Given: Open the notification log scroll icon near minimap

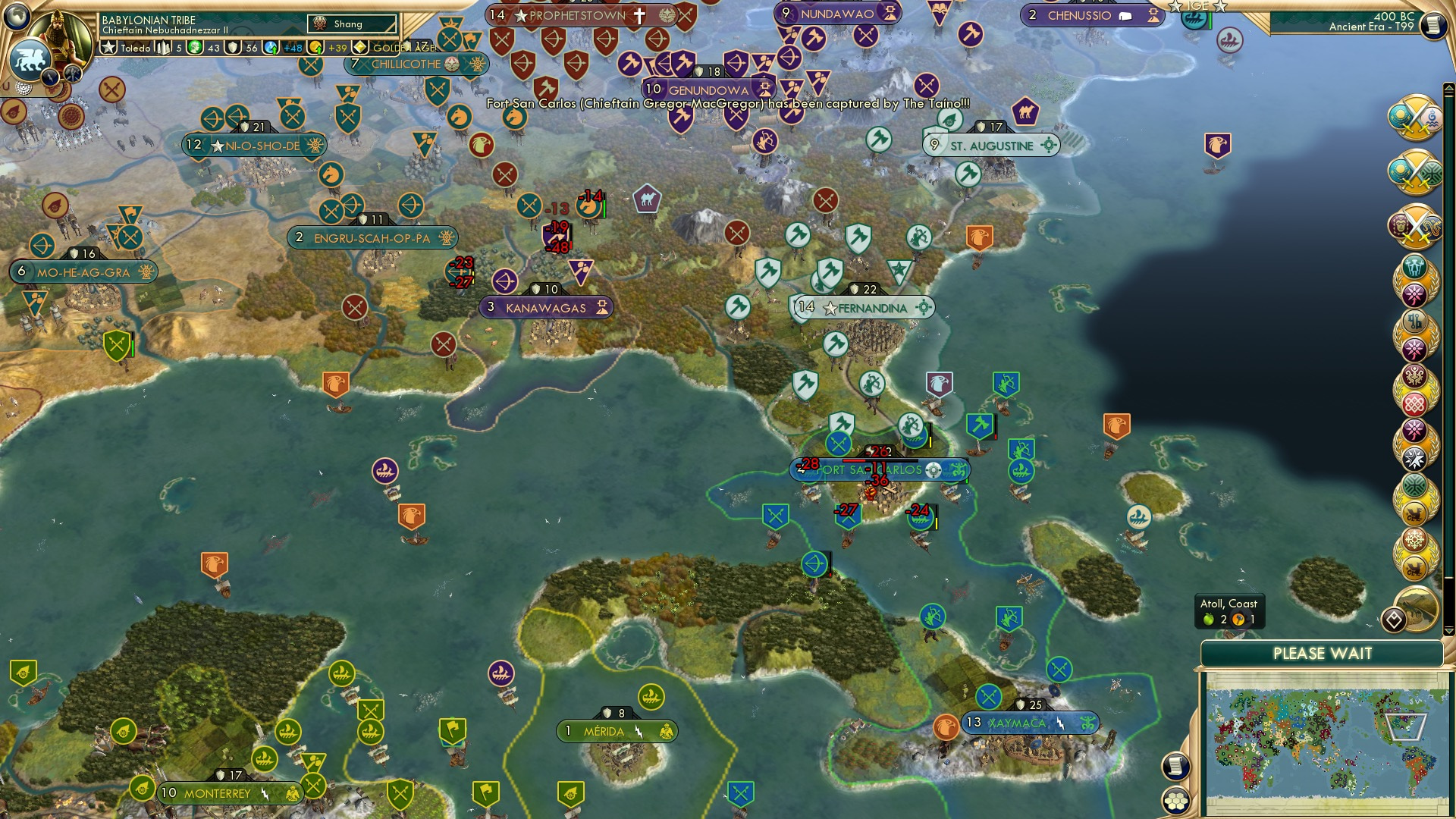Looking at the screenshot, I should [1176, 767].
